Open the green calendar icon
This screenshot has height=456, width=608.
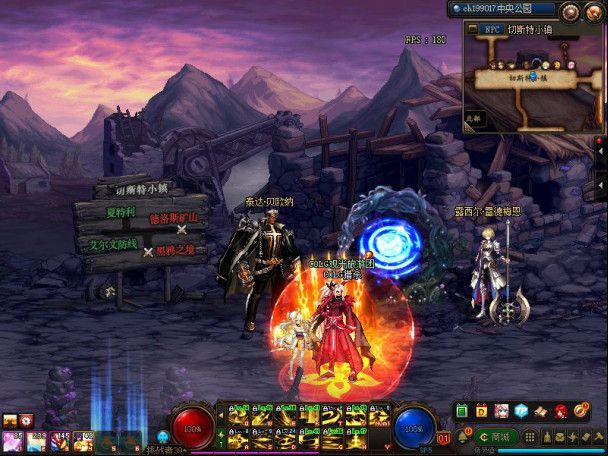(463, 410)
